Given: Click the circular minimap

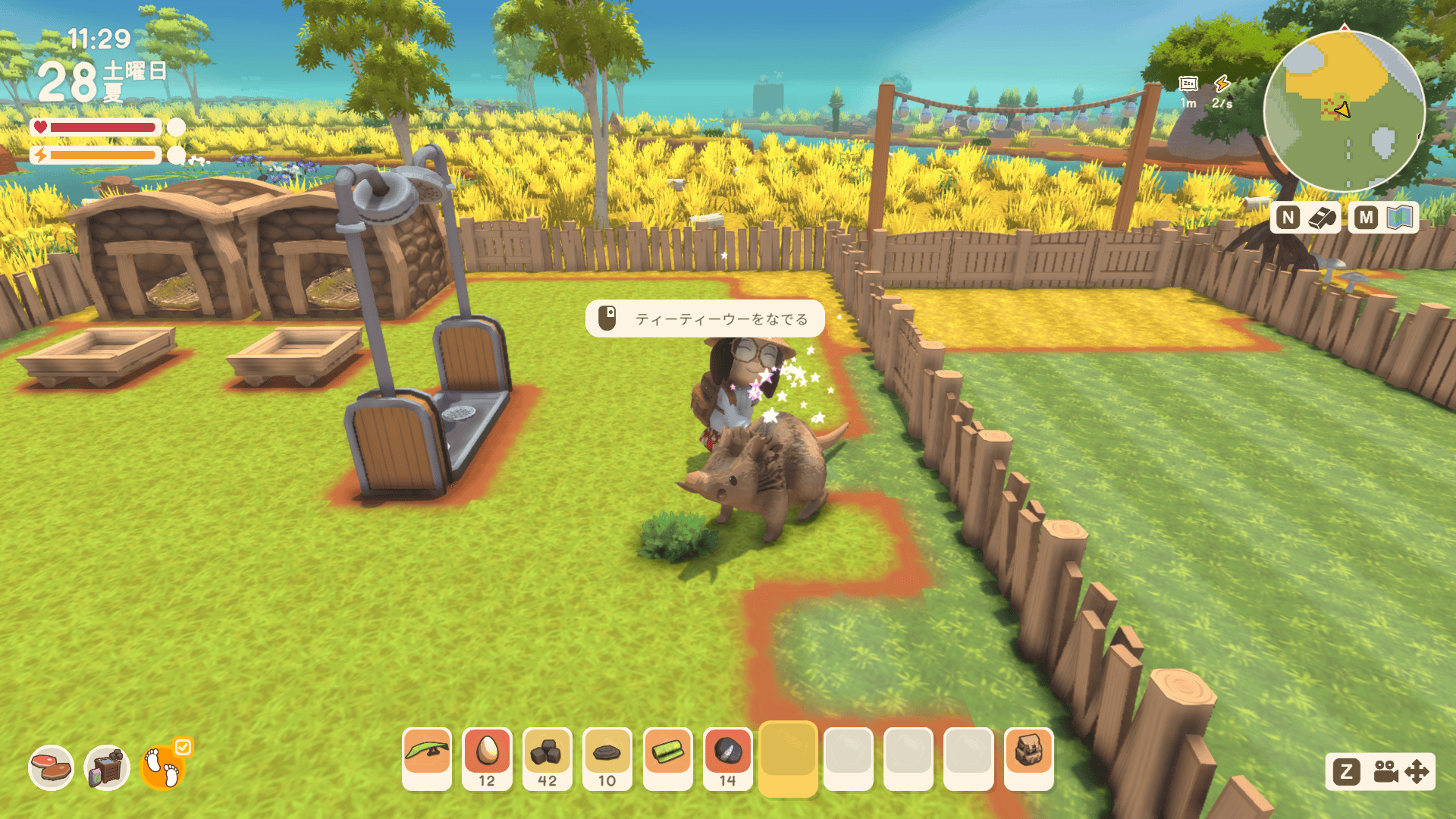Looking at the screenshot, I should pos(1344,111).
